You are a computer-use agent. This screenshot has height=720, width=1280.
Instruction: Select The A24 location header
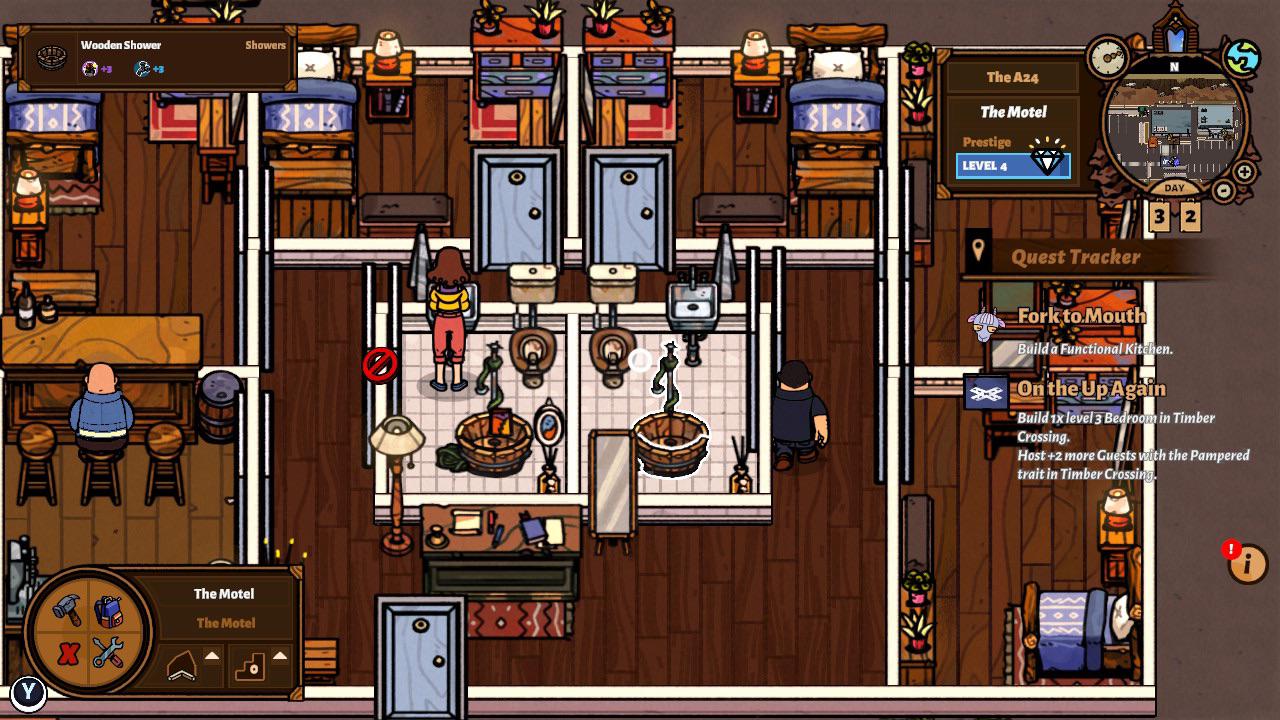[1013, 76]
